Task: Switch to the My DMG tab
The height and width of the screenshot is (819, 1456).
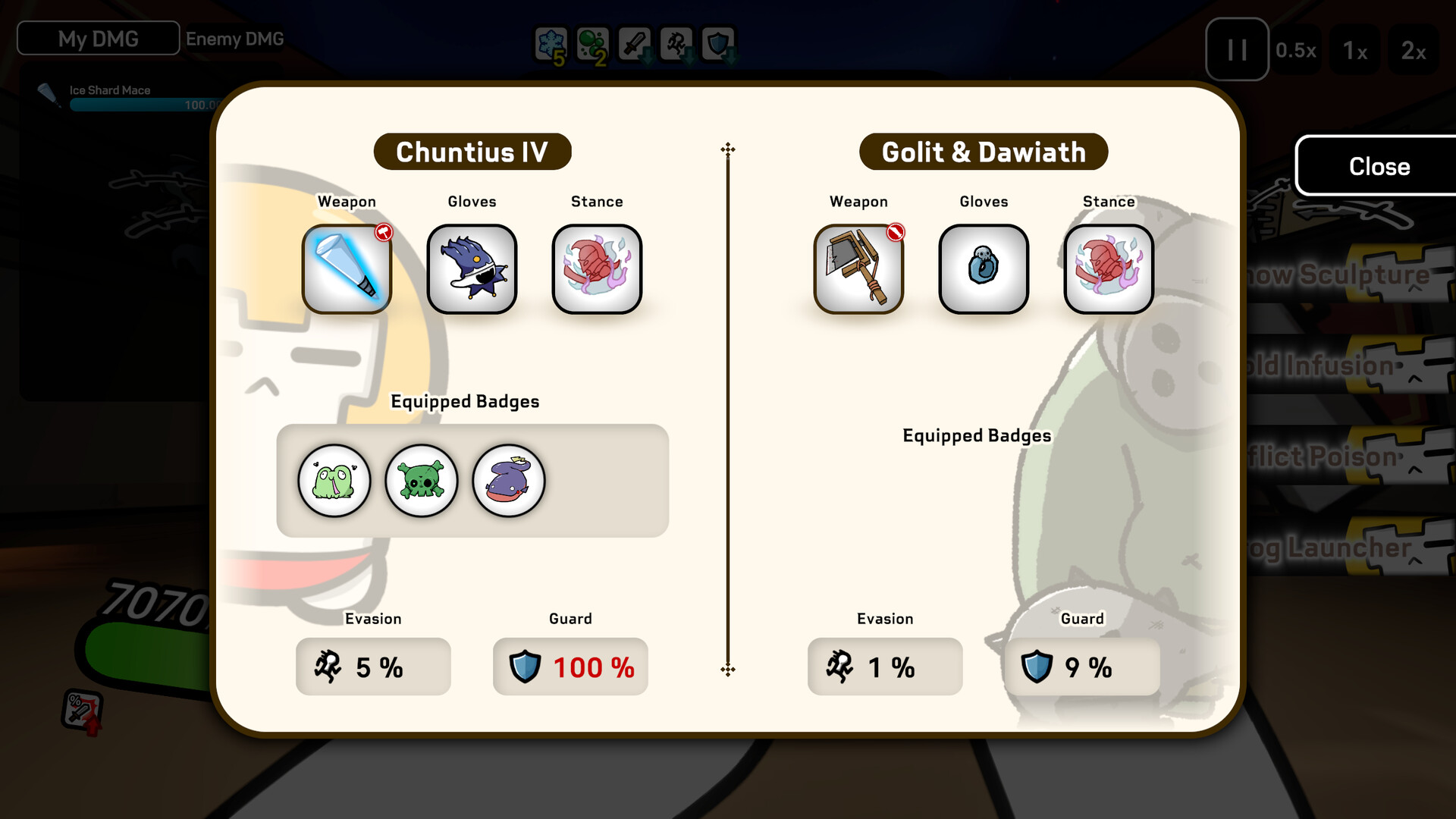Action: [x=97, y=38]
